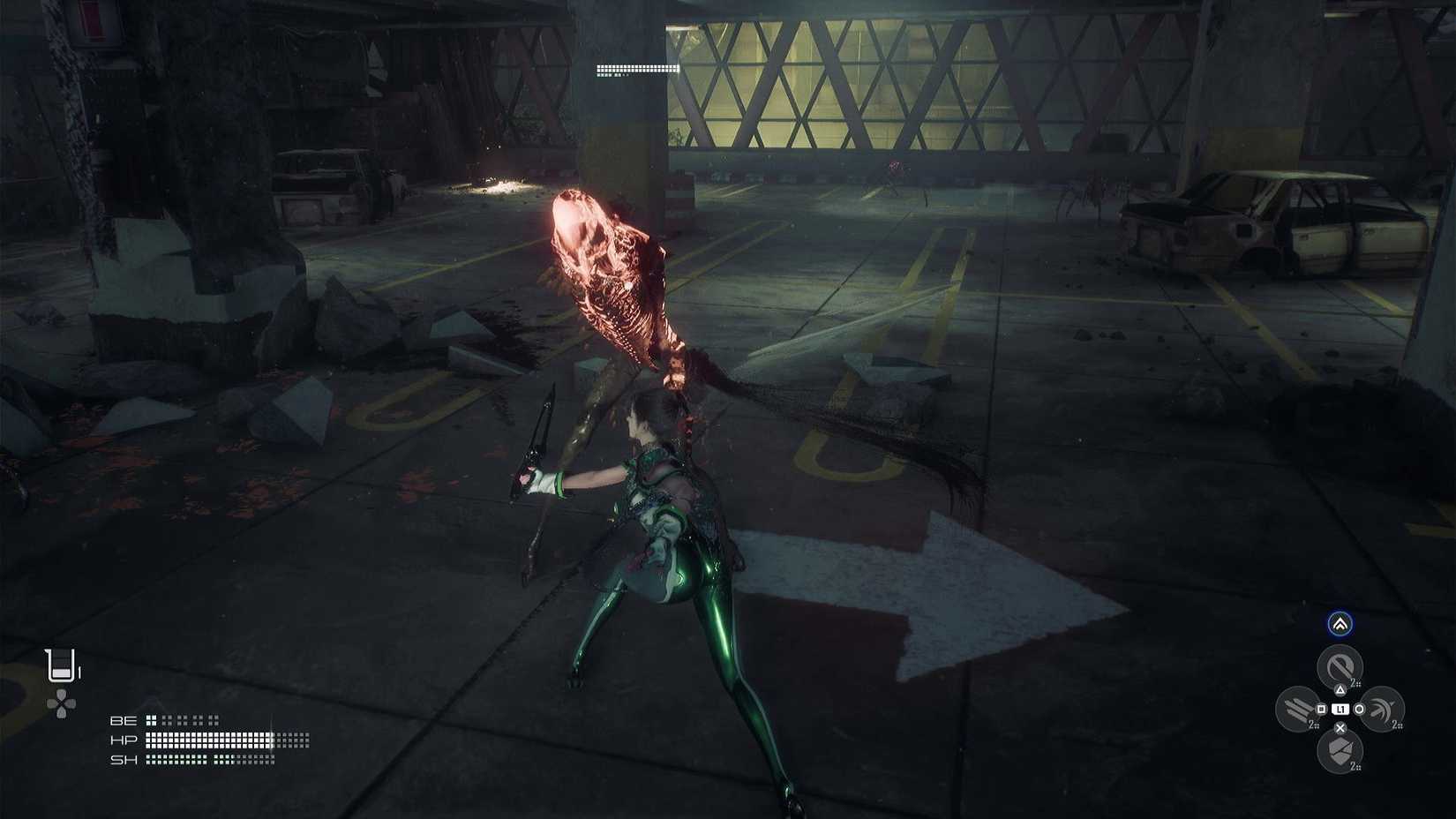Click the cross button glyph below L1
The height and width of the screenshot is (819, 1456).
point(1340,726)
